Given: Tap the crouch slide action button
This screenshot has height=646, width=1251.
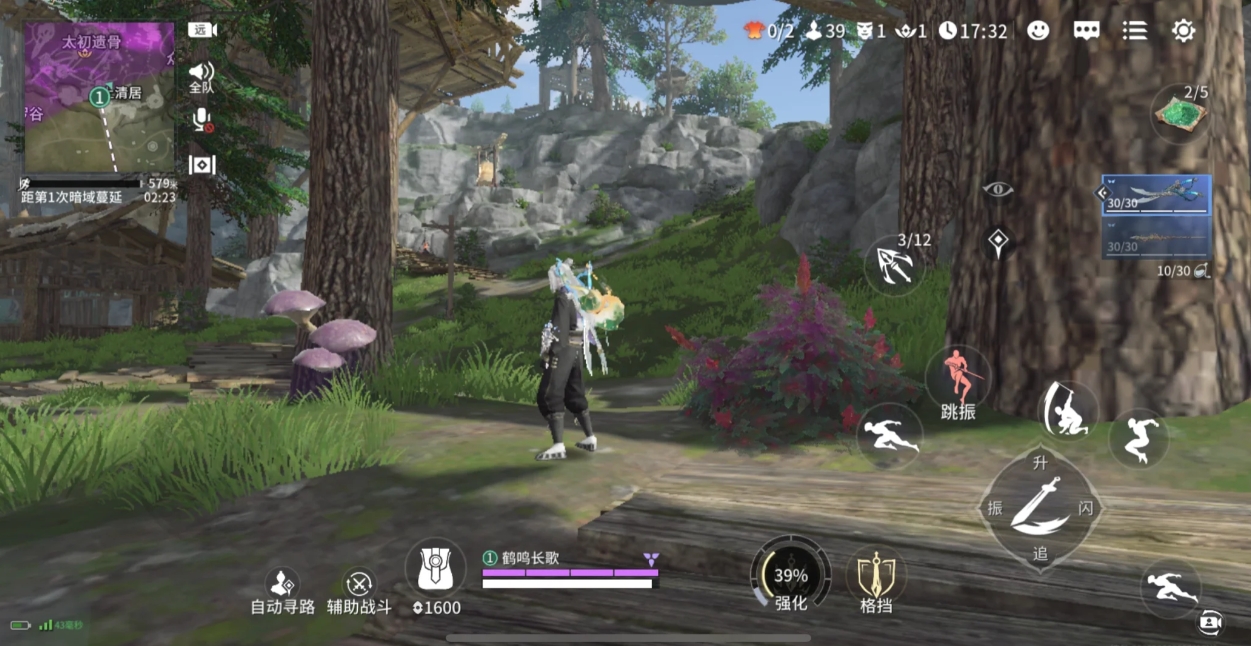Looking at the screenshot, I should [1068, 410].
